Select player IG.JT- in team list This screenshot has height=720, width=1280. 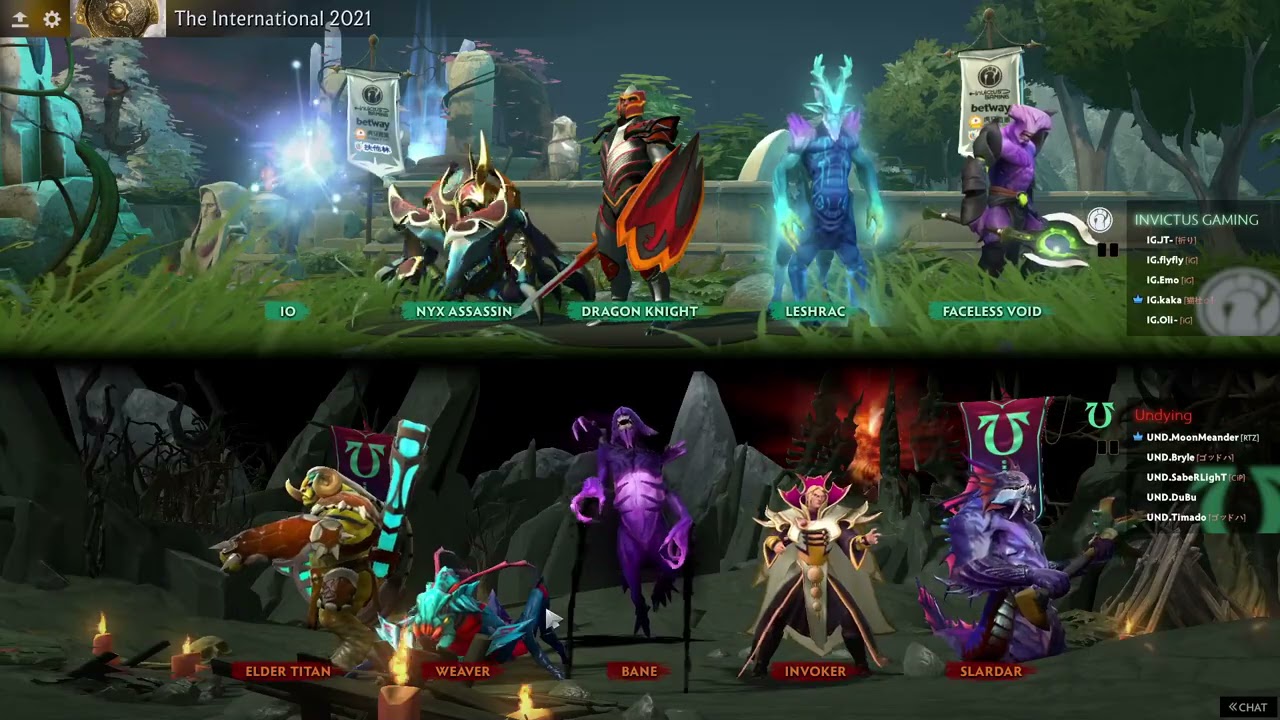pyautogui.click(x=1159, y=240)
